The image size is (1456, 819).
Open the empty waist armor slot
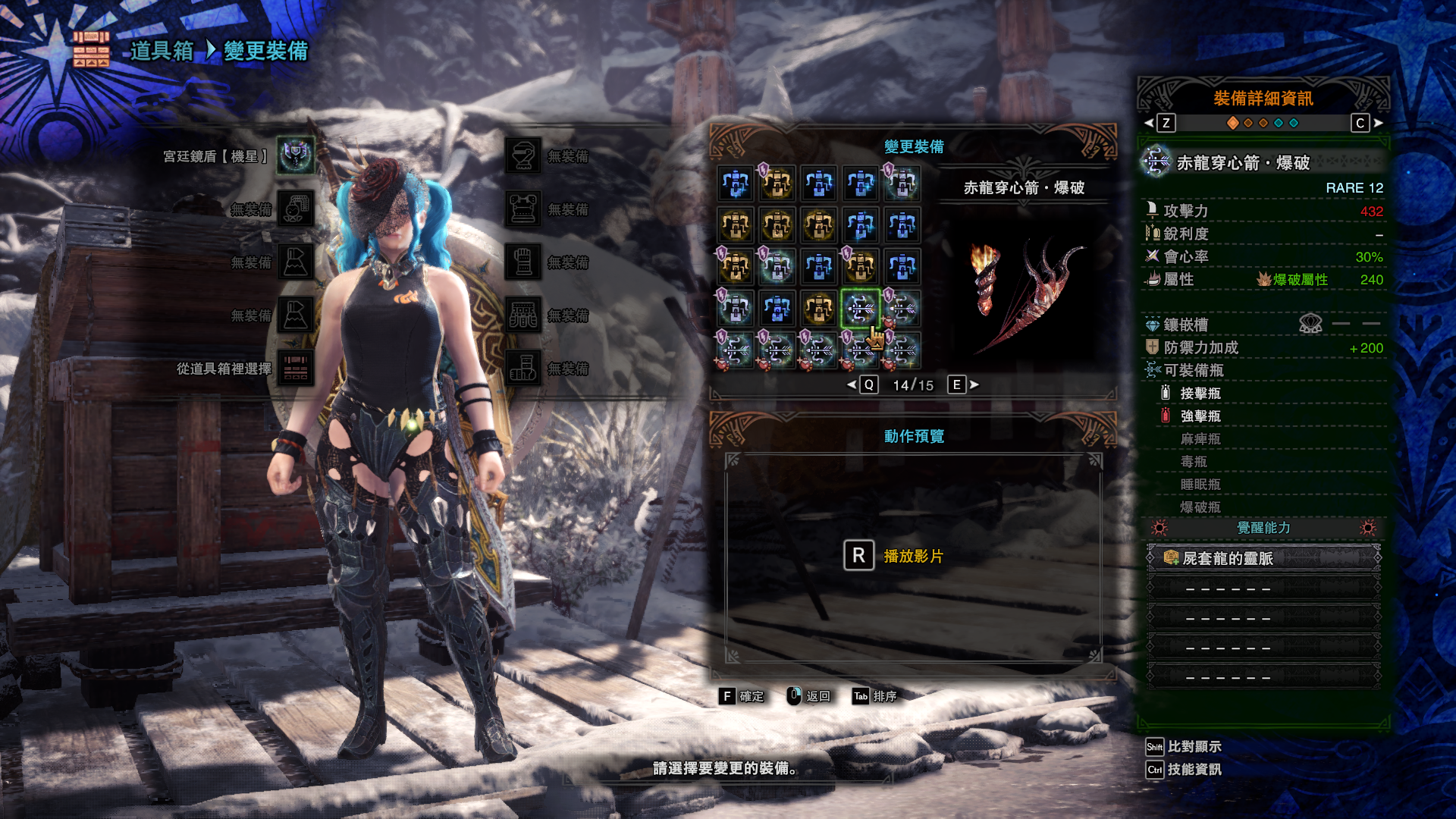(x=523, y=315)
